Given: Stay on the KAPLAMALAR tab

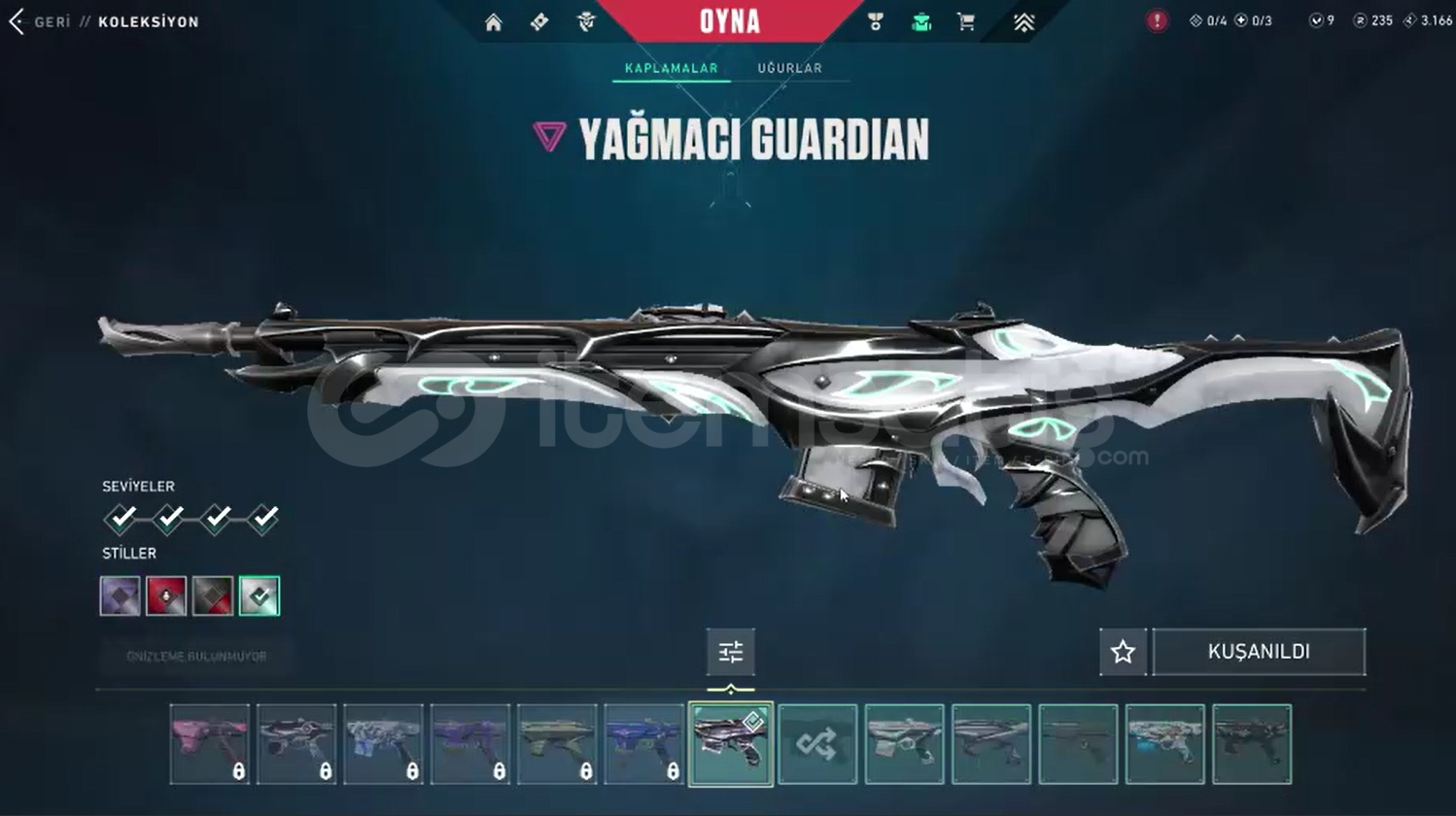Looking at the screenshot, I should tap(670, 68).
